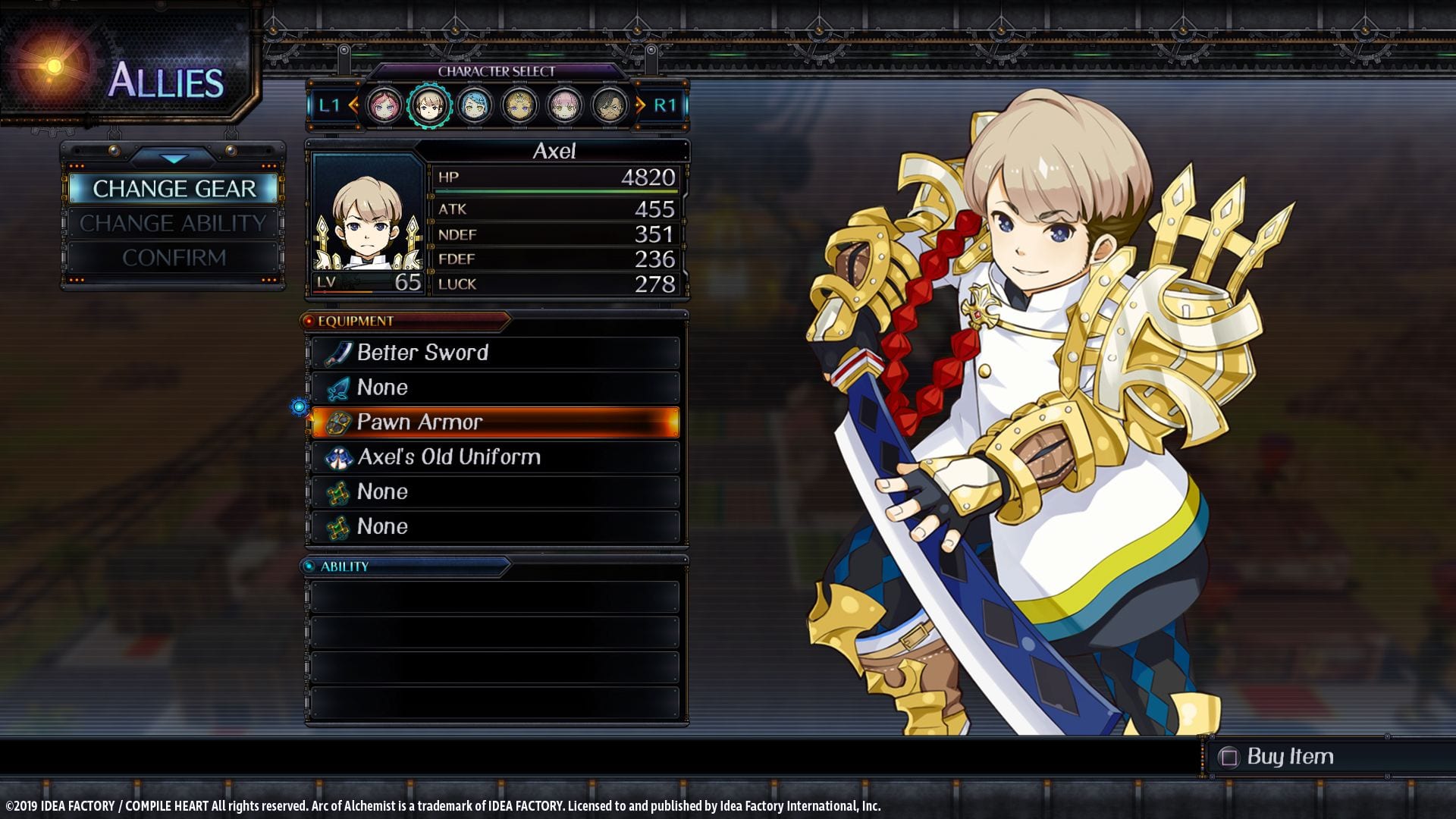
Task: Switch to the blue-haired character portrait
Action: (x=475, y=105)
